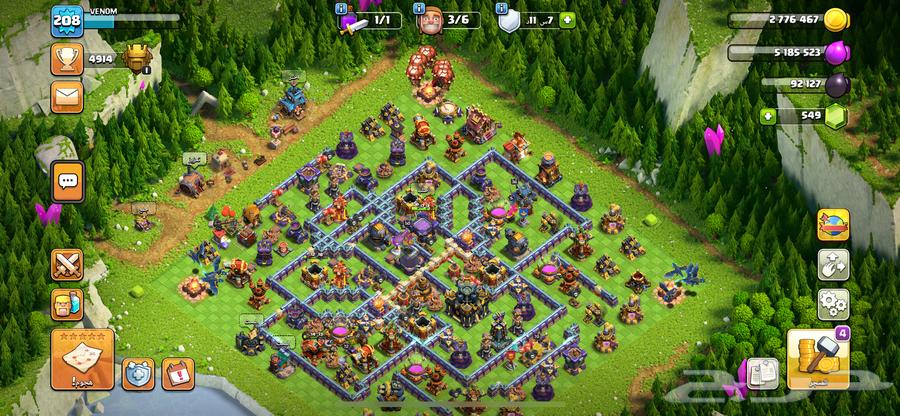Viewport: 900px width, 416px height.
Task: Open the button with the white arrows
Action: [832, 265]
